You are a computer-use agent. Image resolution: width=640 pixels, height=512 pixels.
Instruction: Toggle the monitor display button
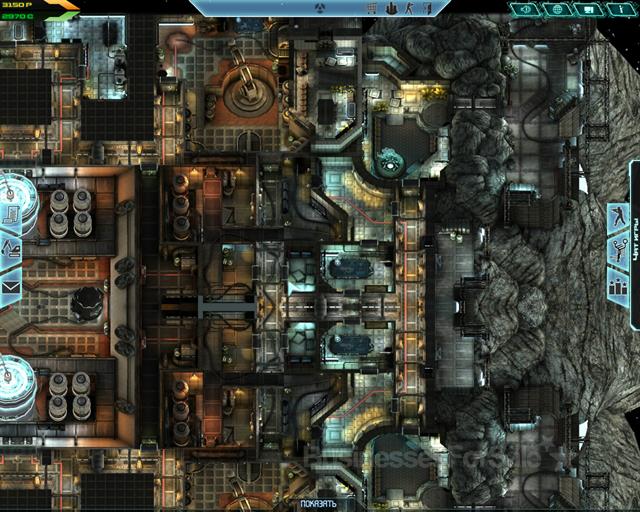pos(588,10)
